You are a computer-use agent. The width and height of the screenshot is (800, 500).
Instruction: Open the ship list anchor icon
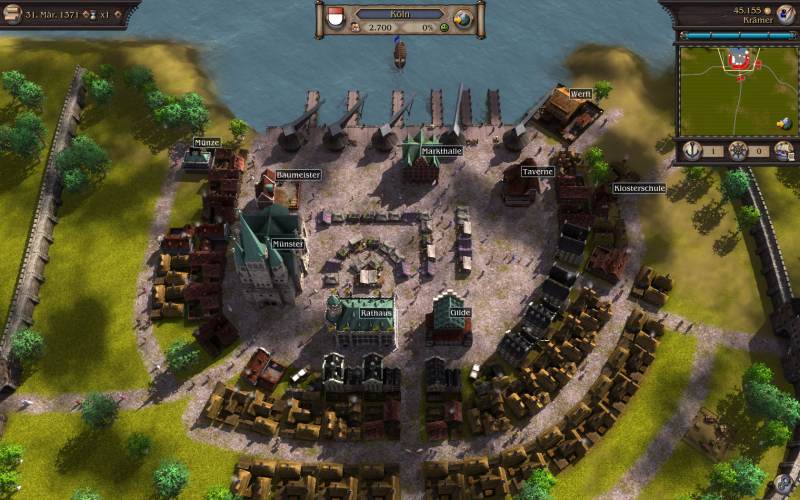pyautogui.click(x=691, y=150)
